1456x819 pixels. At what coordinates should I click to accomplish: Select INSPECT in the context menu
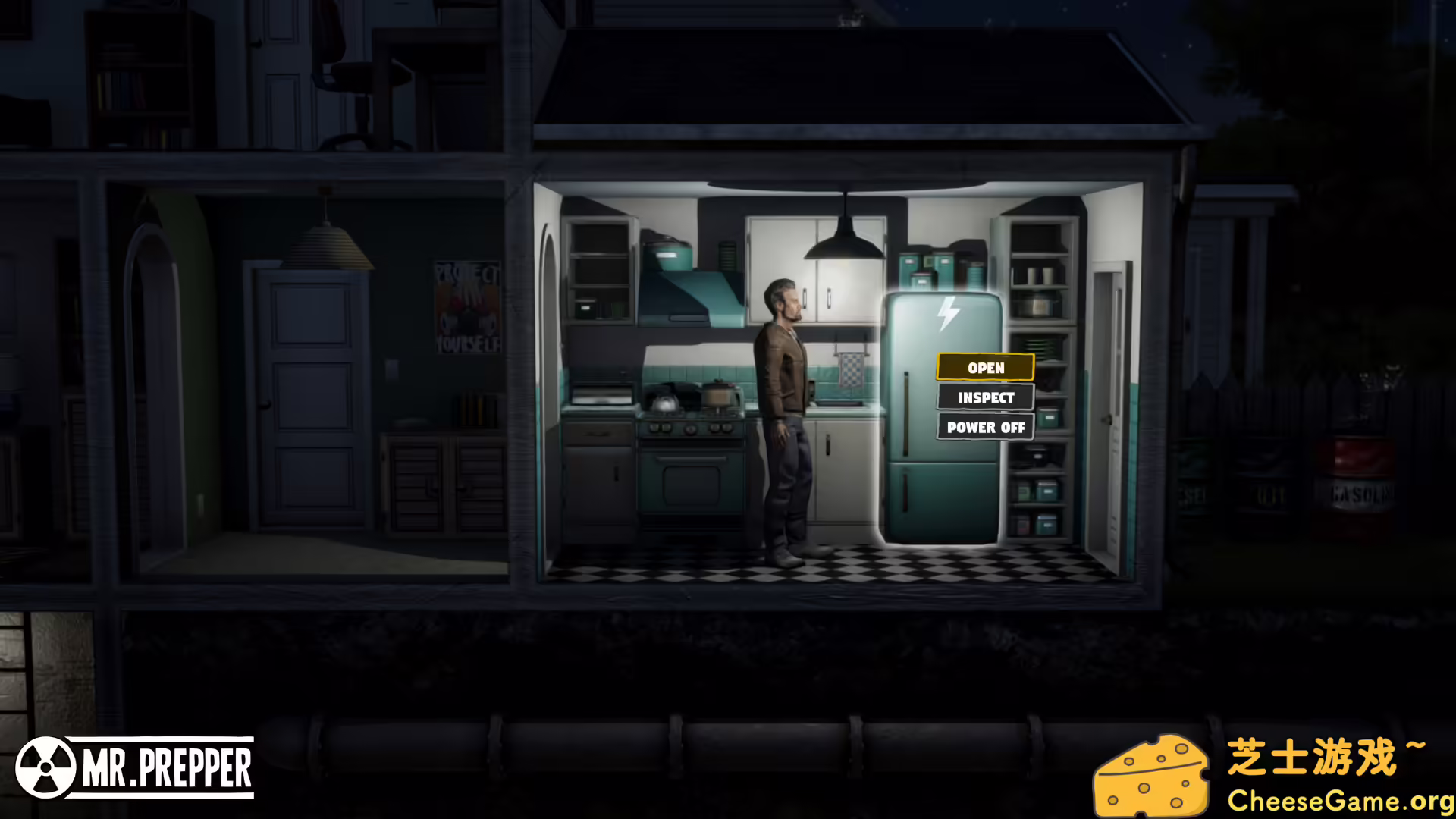point(984,397)
